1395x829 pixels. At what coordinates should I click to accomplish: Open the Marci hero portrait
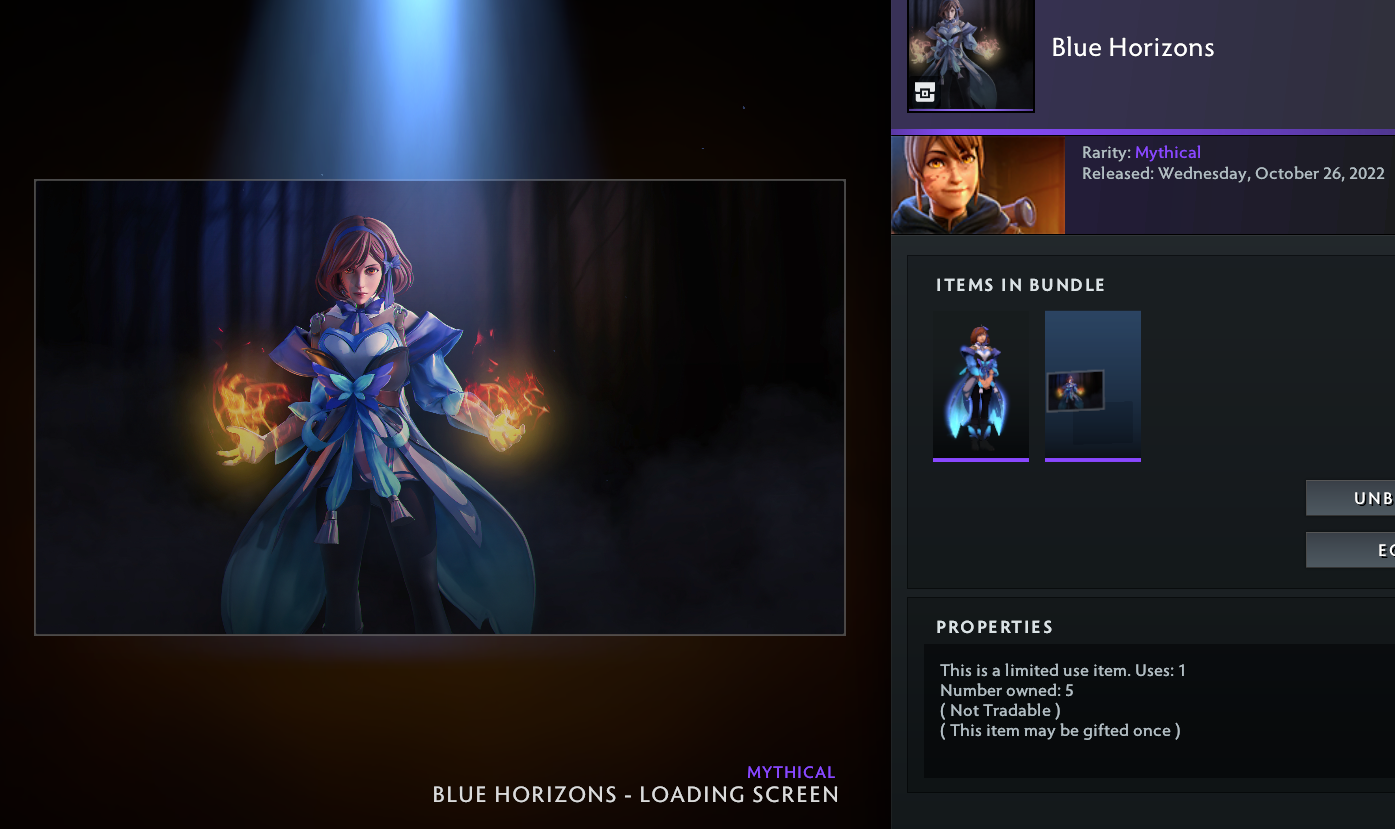pos(977,185)
